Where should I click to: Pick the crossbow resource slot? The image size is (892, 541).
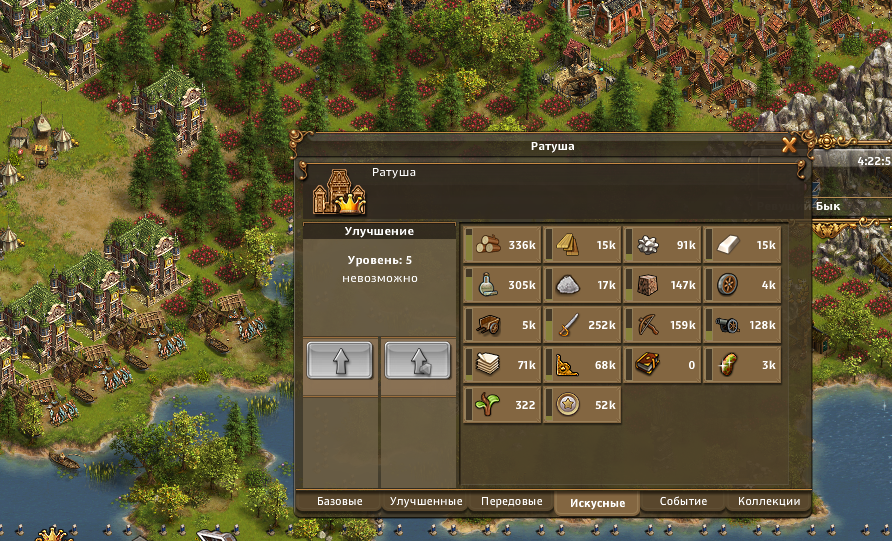tap(663, 325)
